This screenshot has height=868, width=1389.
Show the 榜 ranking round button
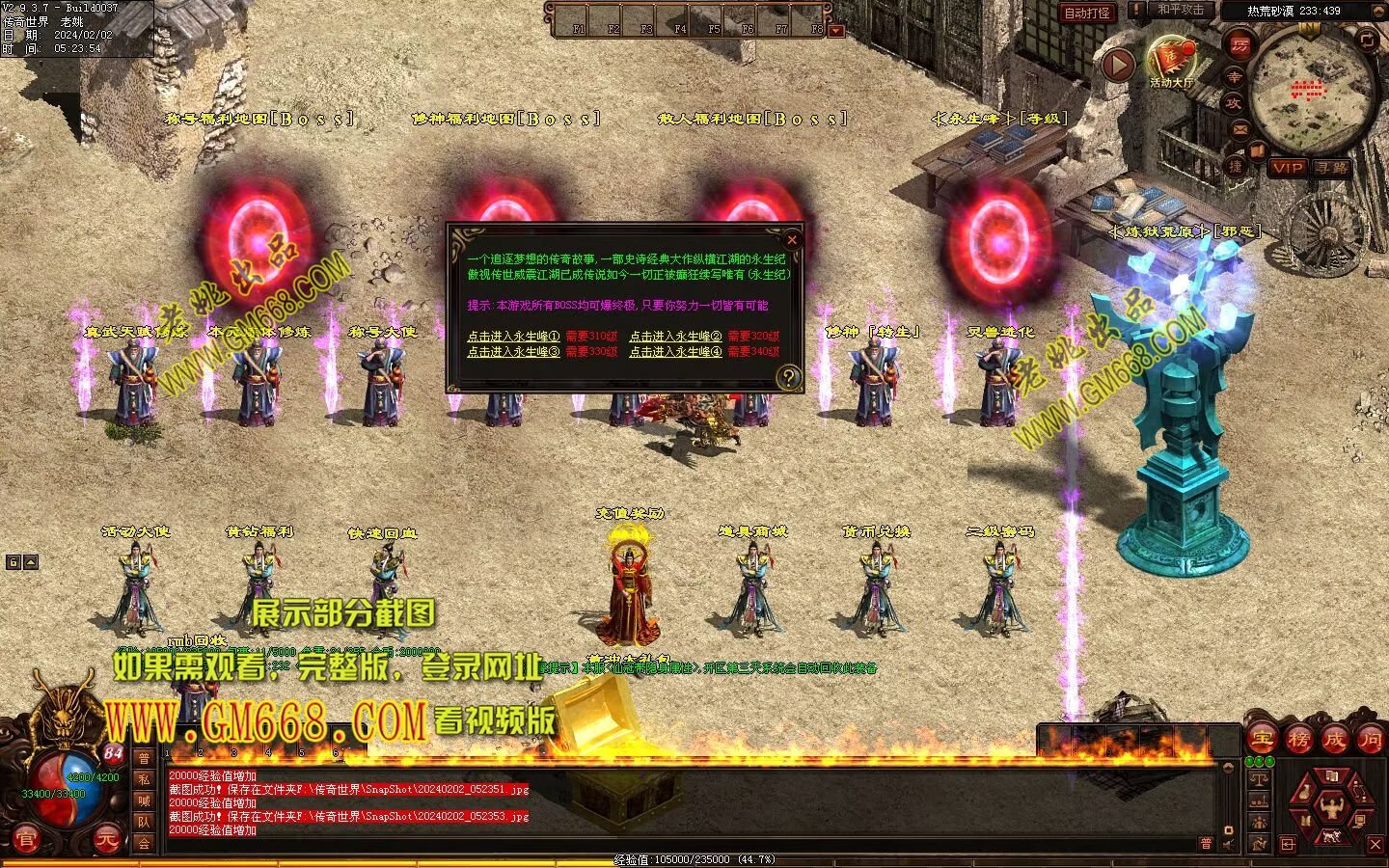point(1298,740)
